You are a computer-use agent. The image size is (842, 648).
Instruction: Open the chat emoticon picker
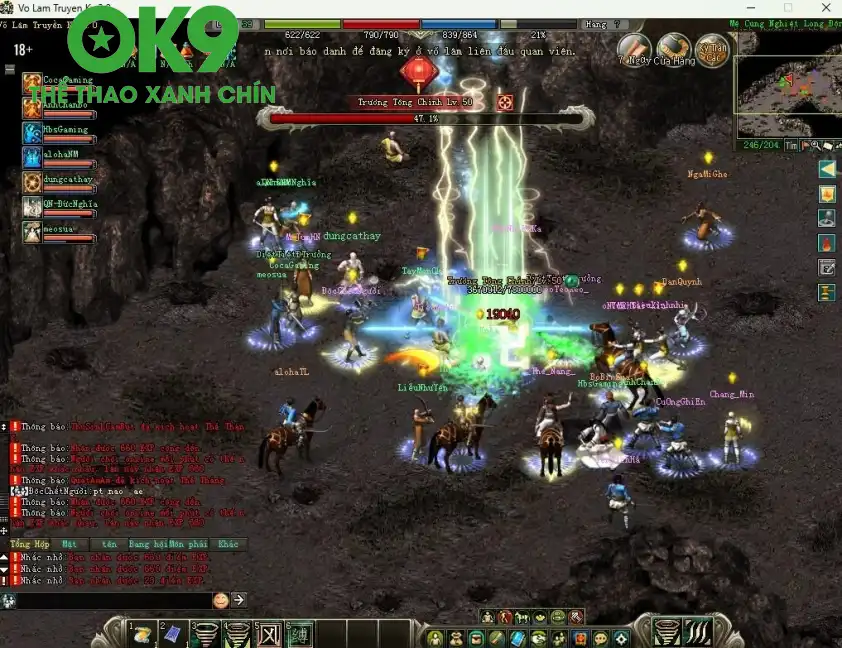coord(221,600)
